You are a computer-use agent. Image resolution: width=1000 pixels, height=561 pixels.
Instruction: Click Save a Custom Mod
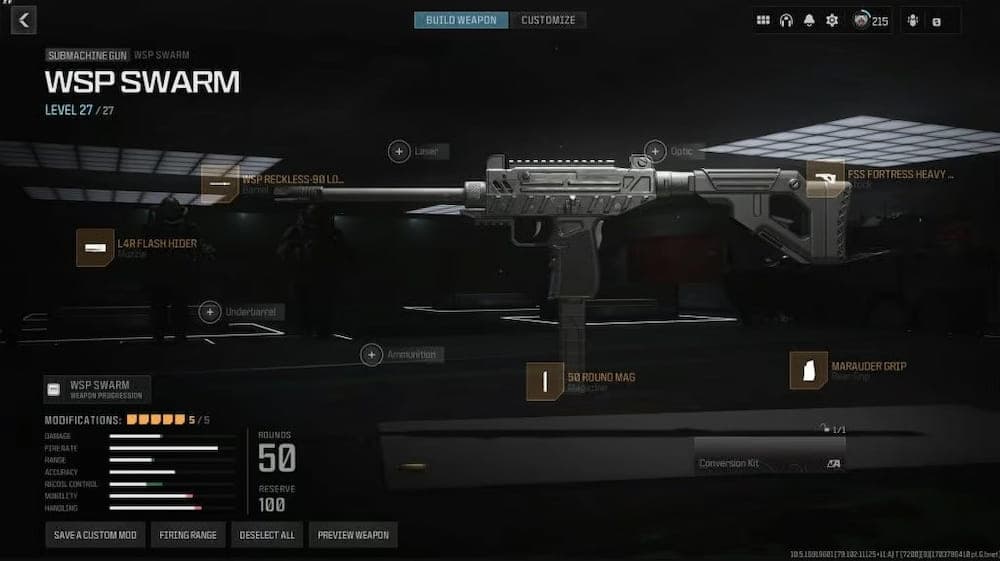coord(95,535)
